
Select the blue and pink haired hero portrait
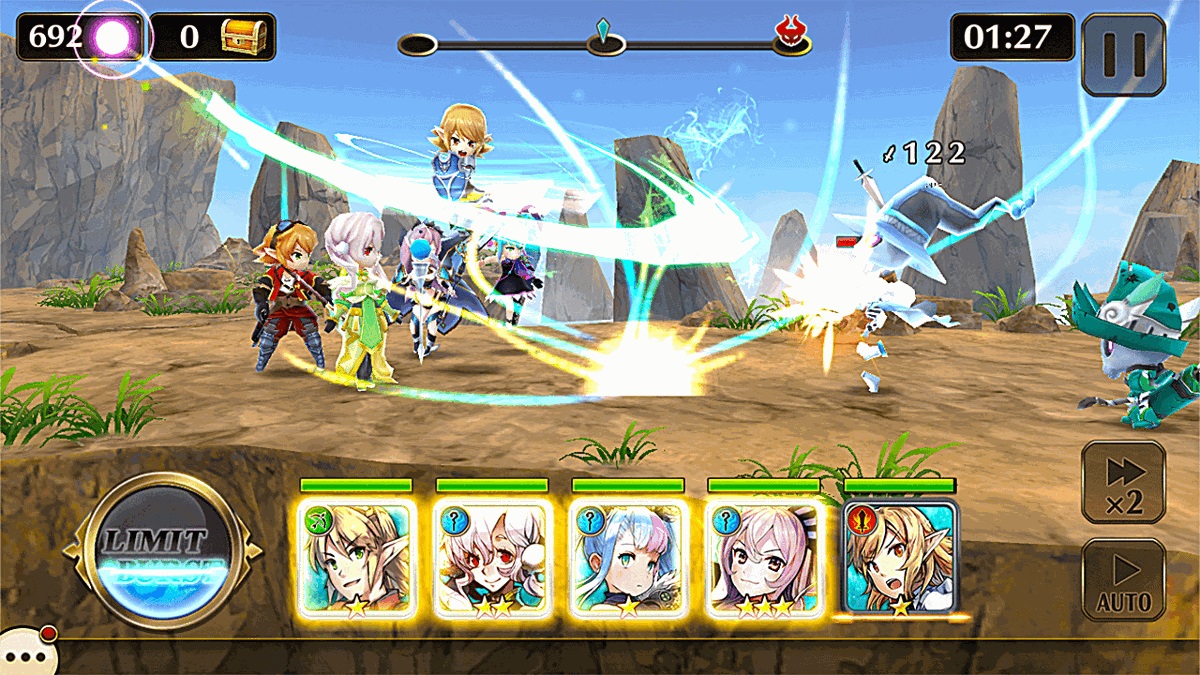click(x=628, y=556)
